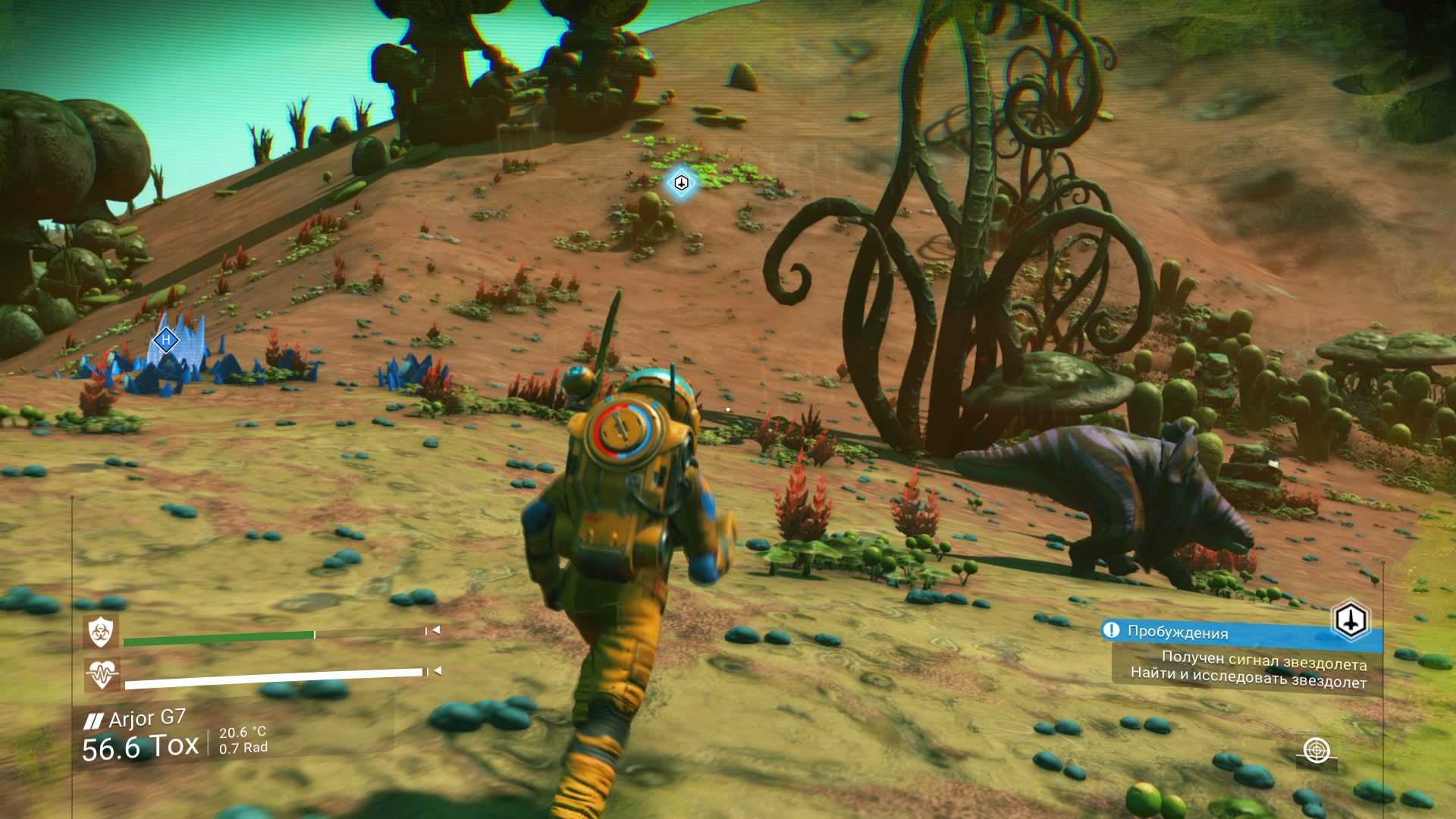This screenshot has height=819, width=1456.
Task: Open the Пробуждения mission tracker
Action: (x=1177, y=632)
